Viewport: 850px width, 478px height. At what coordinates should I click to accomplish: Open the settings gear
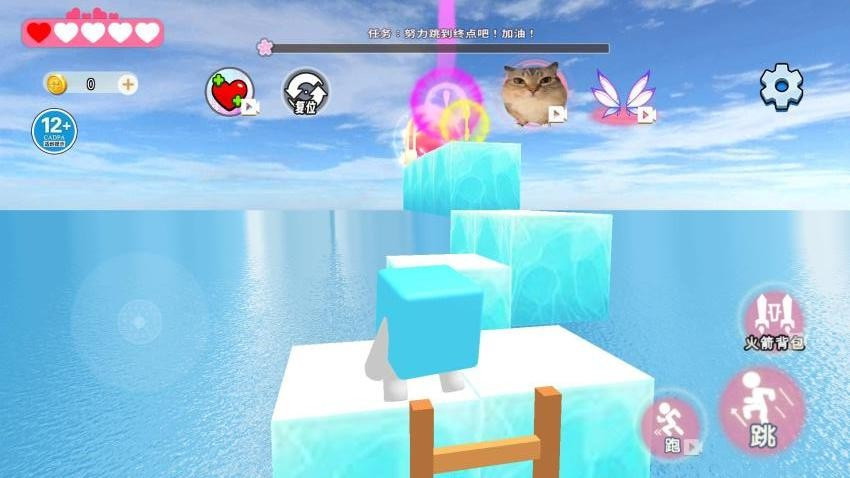point(781,88)
